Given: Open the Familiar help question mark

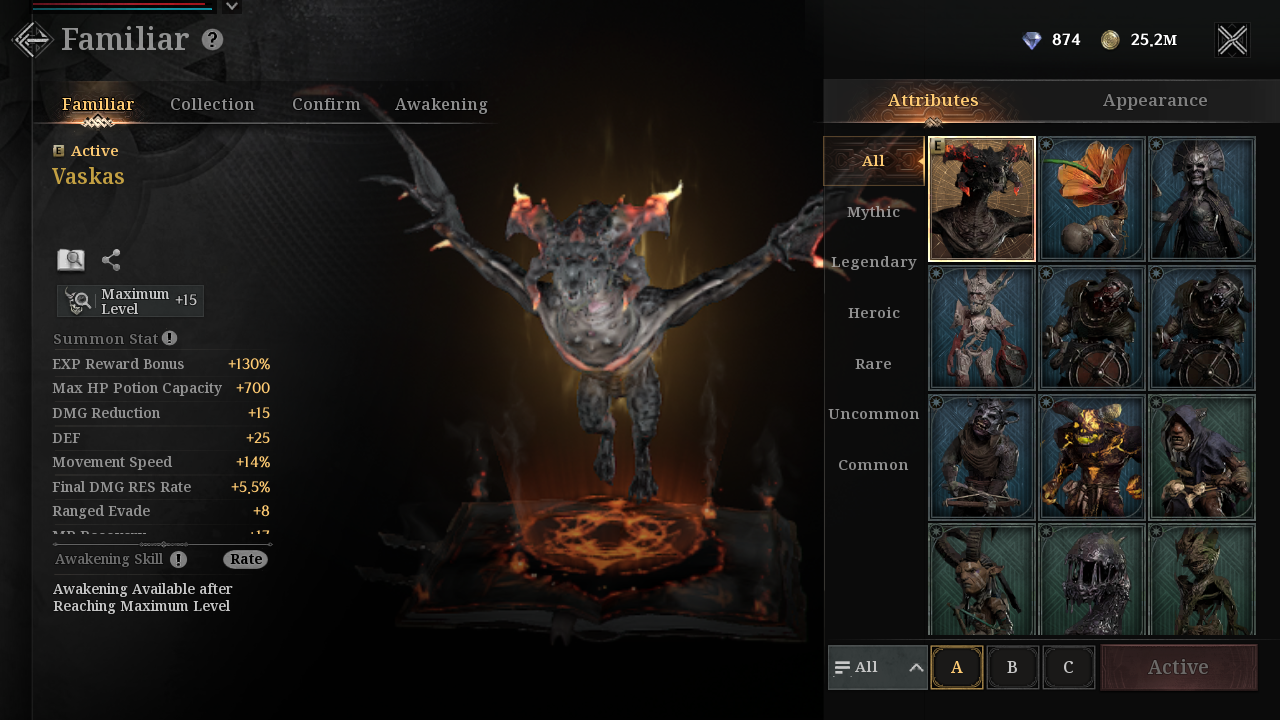Looking at the screenshot, I should coord(212,40).
